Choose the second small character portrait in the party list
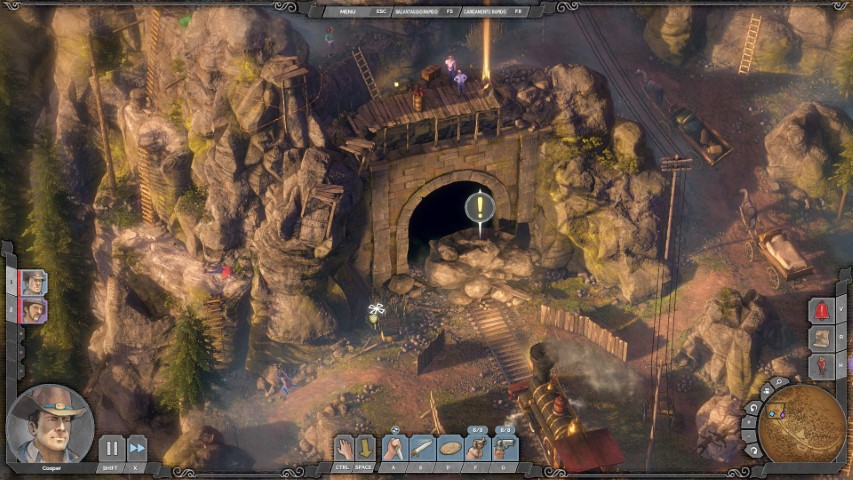This screenshot has height=480, width=853. point(33,311)
